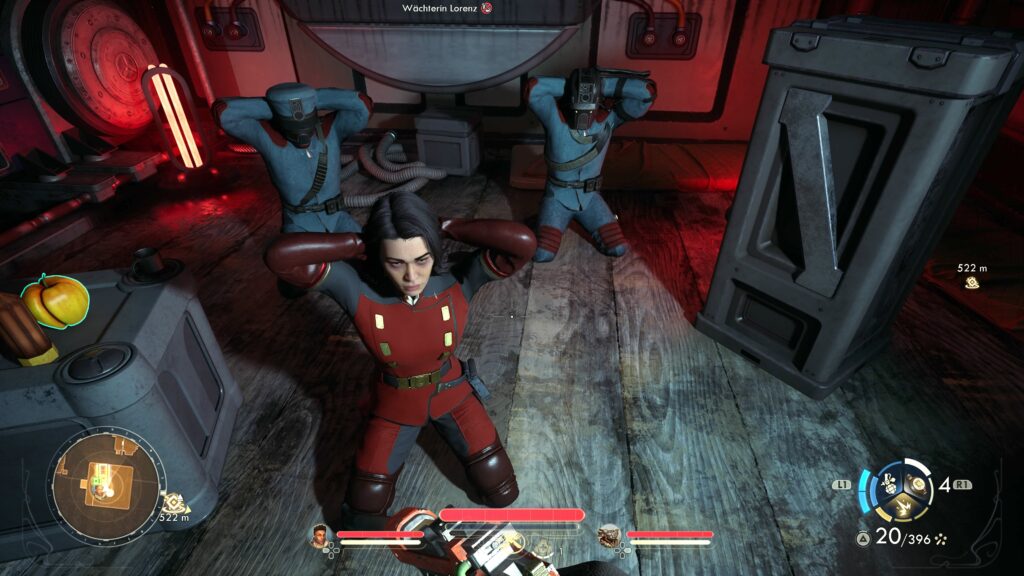Select the creature companion portrait
Viewport: 1024px width, 576px height.
609,537
